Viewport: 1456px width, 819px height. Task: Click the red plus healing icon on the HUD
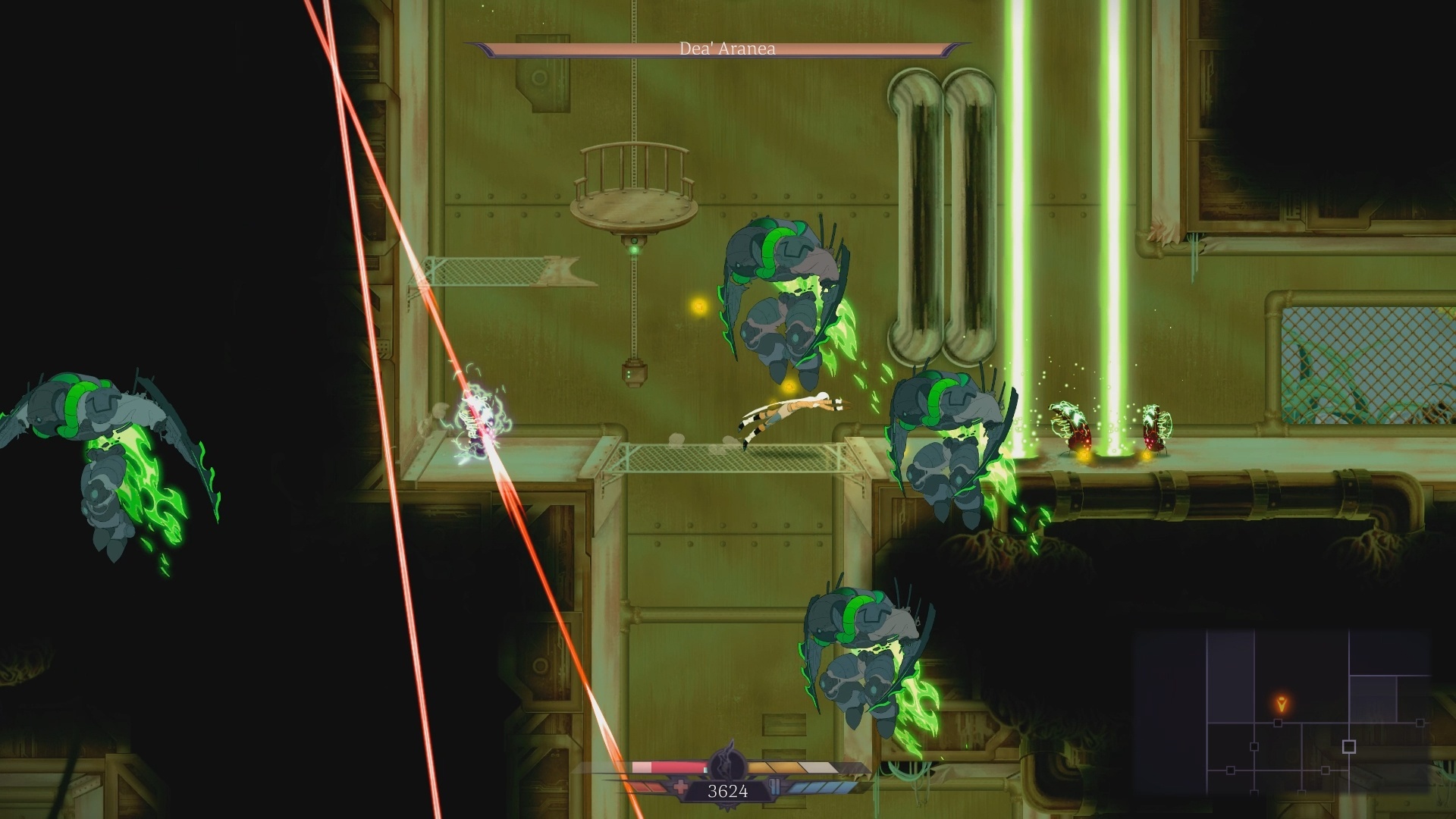coord(681,787)
